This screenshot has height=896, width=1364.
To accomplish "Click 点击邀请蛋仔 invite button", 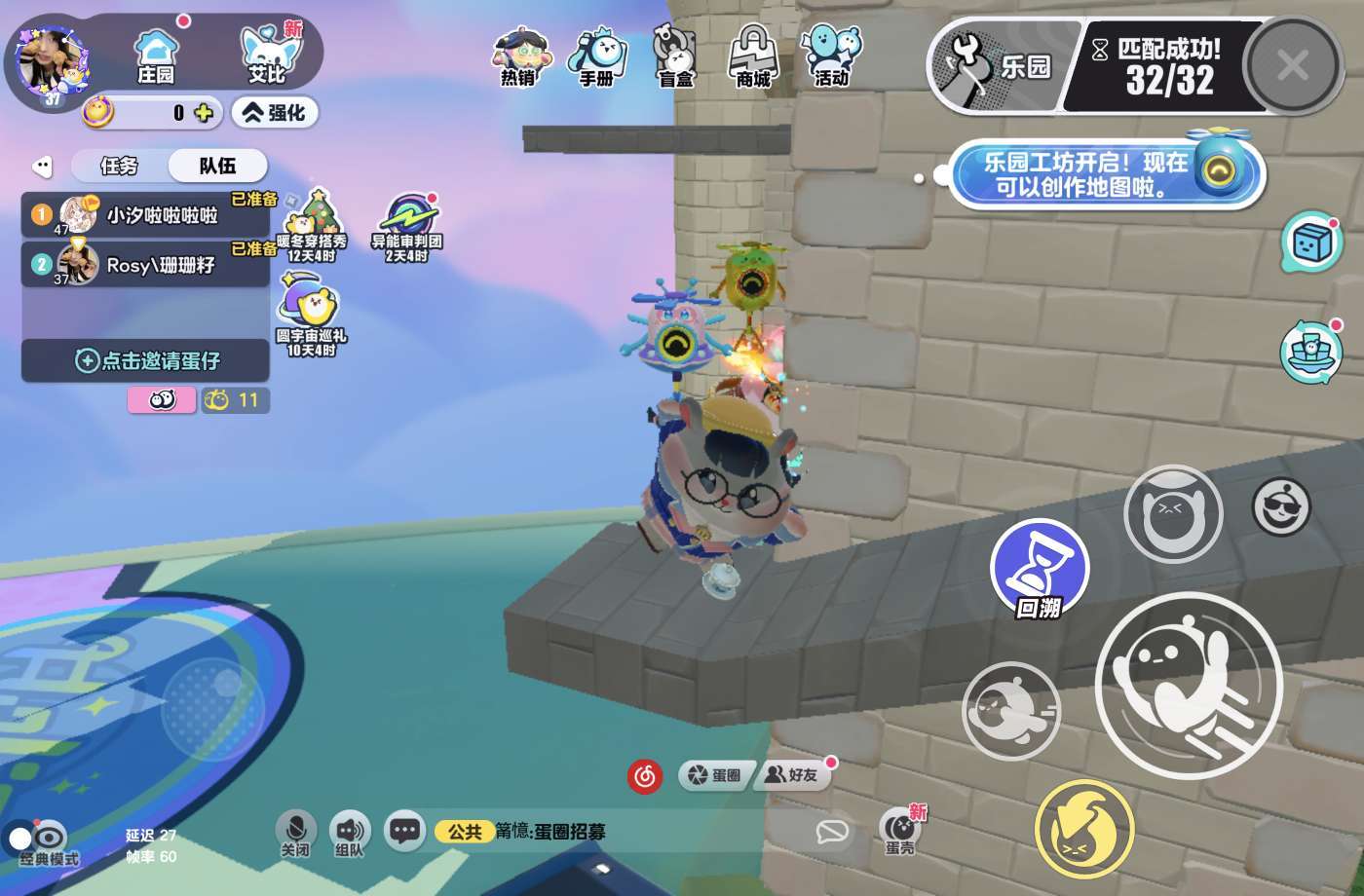I will point(146,360).
